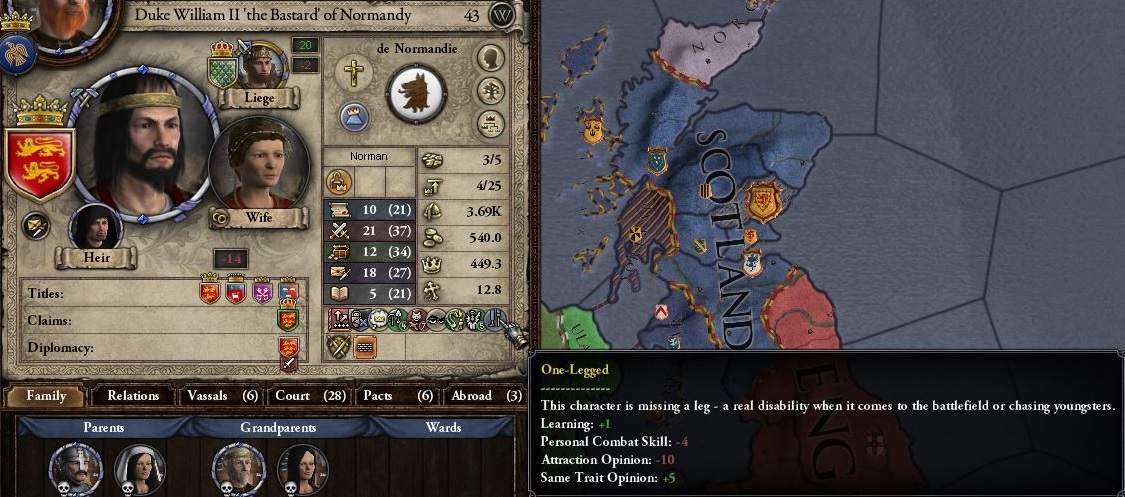
Task: Open the dynasty family tree button
Action: pyautogui.click(x=490, y=91)
